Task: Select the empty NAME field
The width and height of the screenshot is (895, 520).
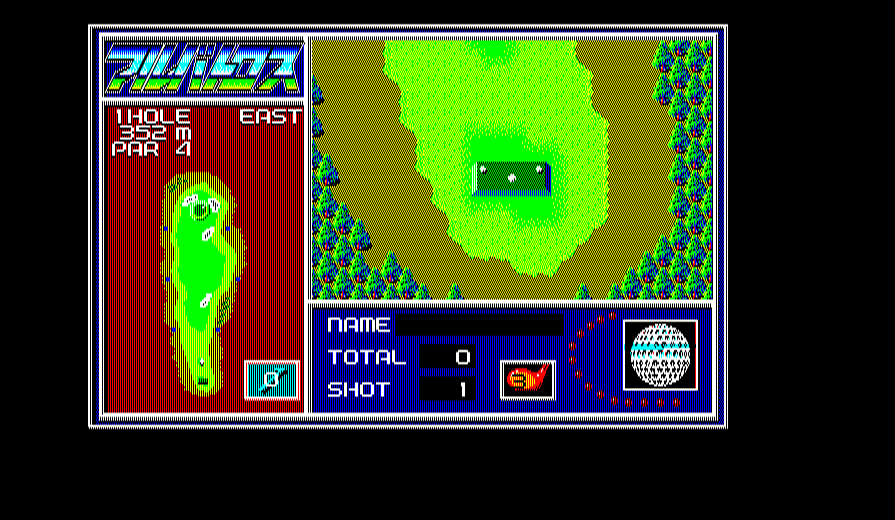Action: point(479,325)
